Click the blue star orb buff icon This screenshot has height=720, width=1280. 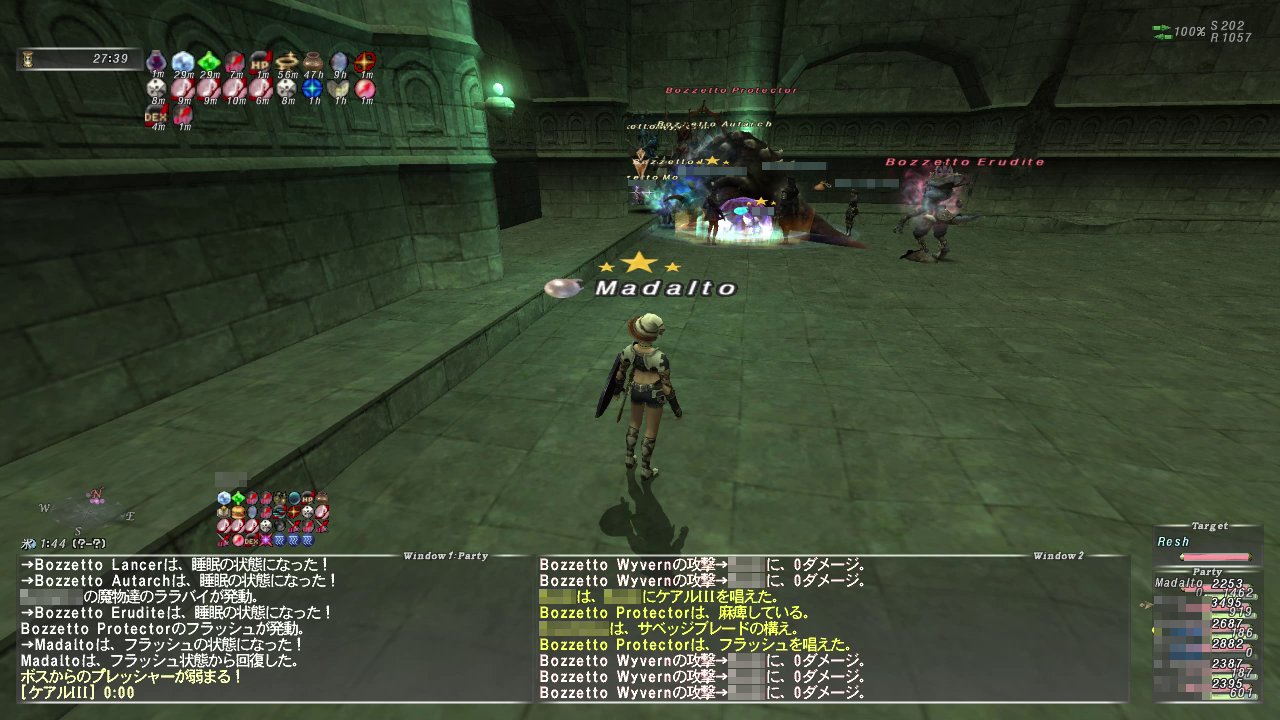pos(313,88)
